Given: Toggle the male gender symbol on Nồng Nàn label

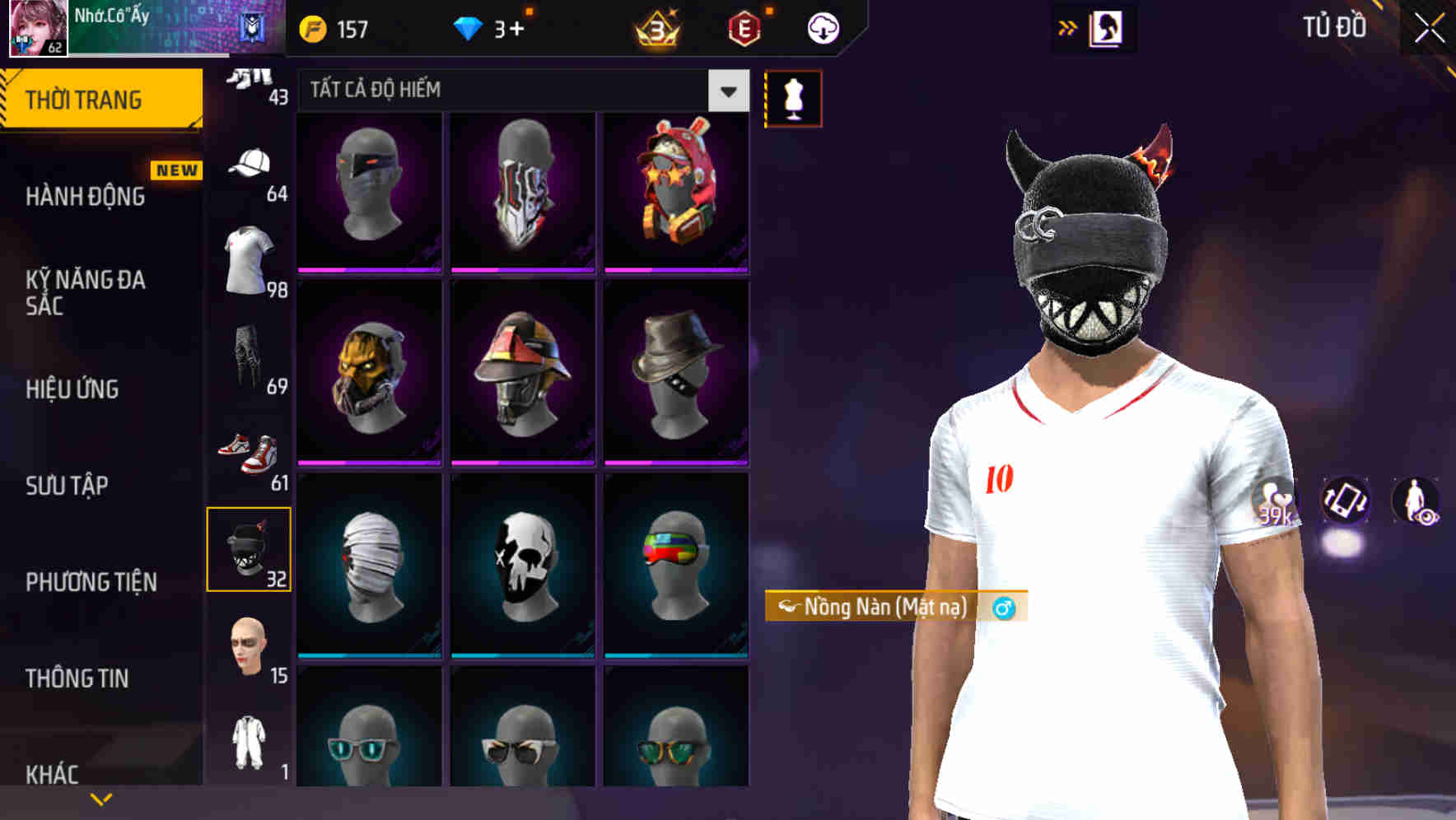Looking at the screenshot, I should point(1001,608).
